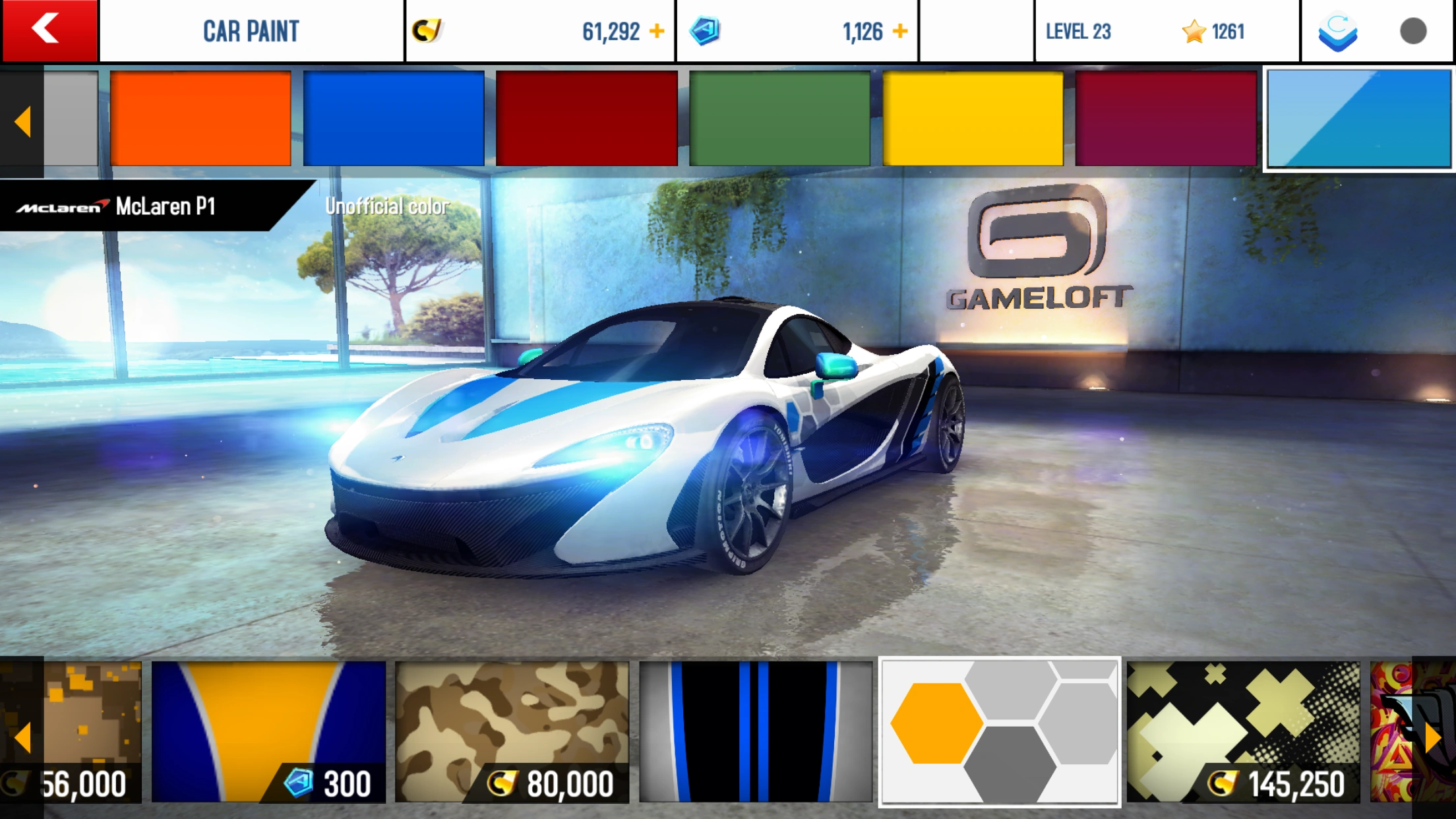Choose the bright blue paint swatch
Image resolution: width=1456 pixels, height=819 pixels.
(394, 119)
